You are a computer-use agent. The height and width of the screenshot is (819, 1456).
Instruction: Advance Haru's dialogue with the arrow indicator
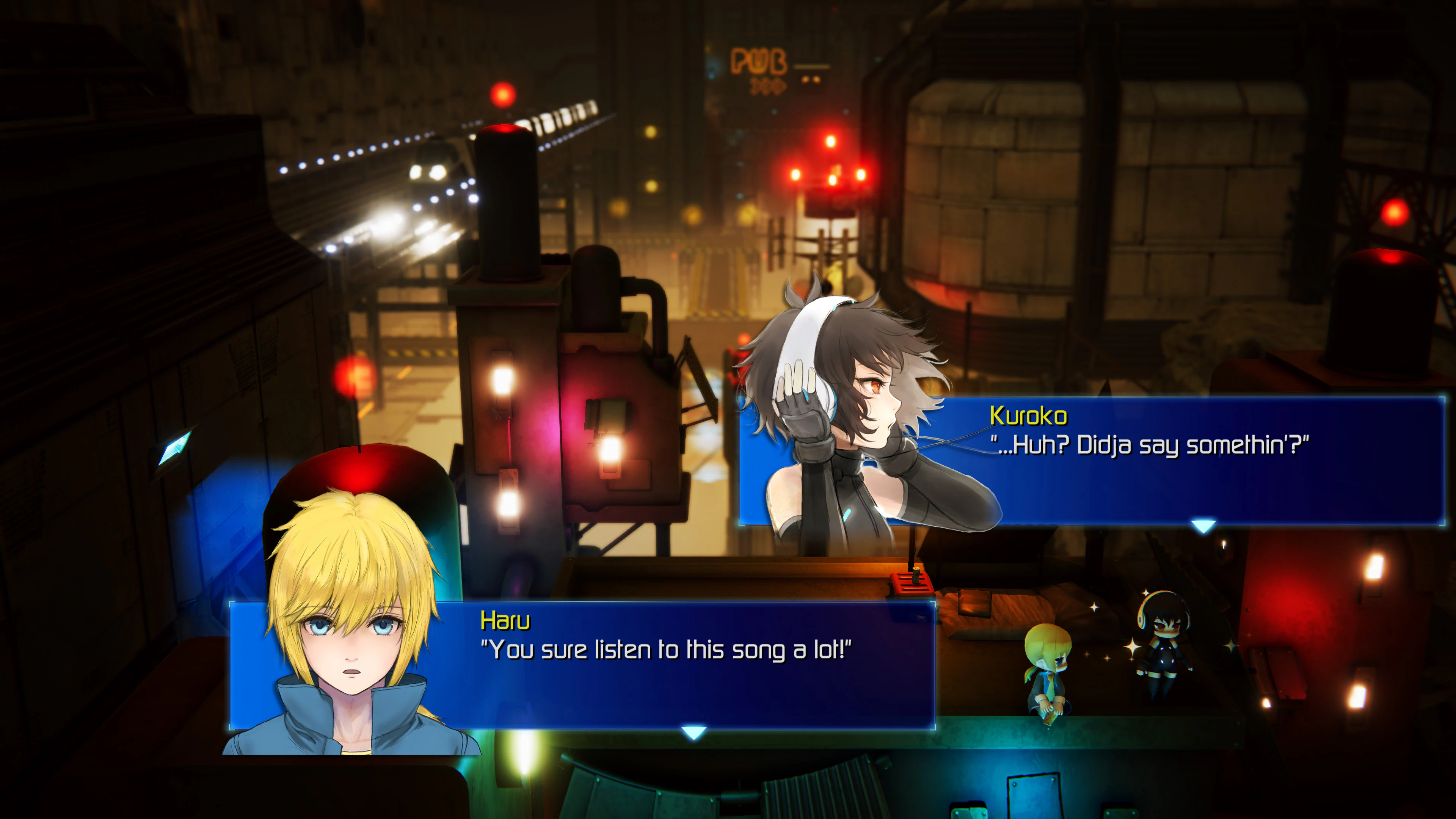(x=693, y=733)
